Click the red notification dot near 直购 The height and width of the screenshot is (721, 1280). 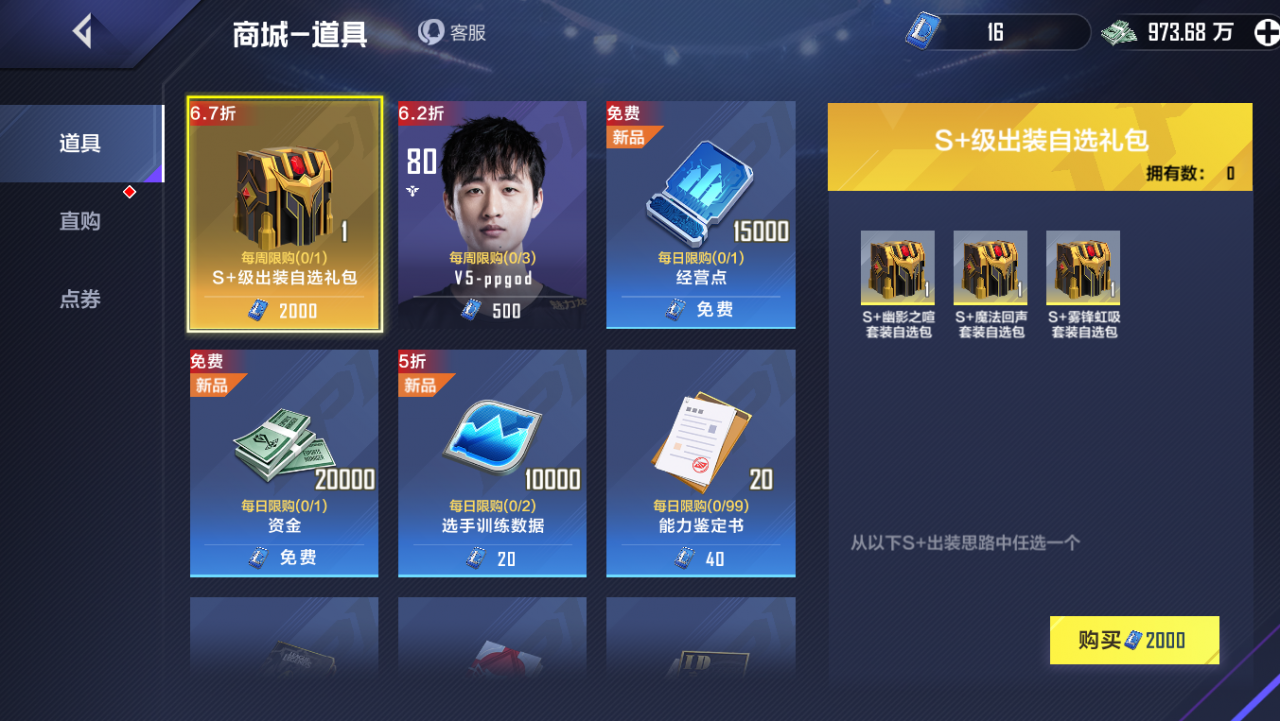point(129,191)
